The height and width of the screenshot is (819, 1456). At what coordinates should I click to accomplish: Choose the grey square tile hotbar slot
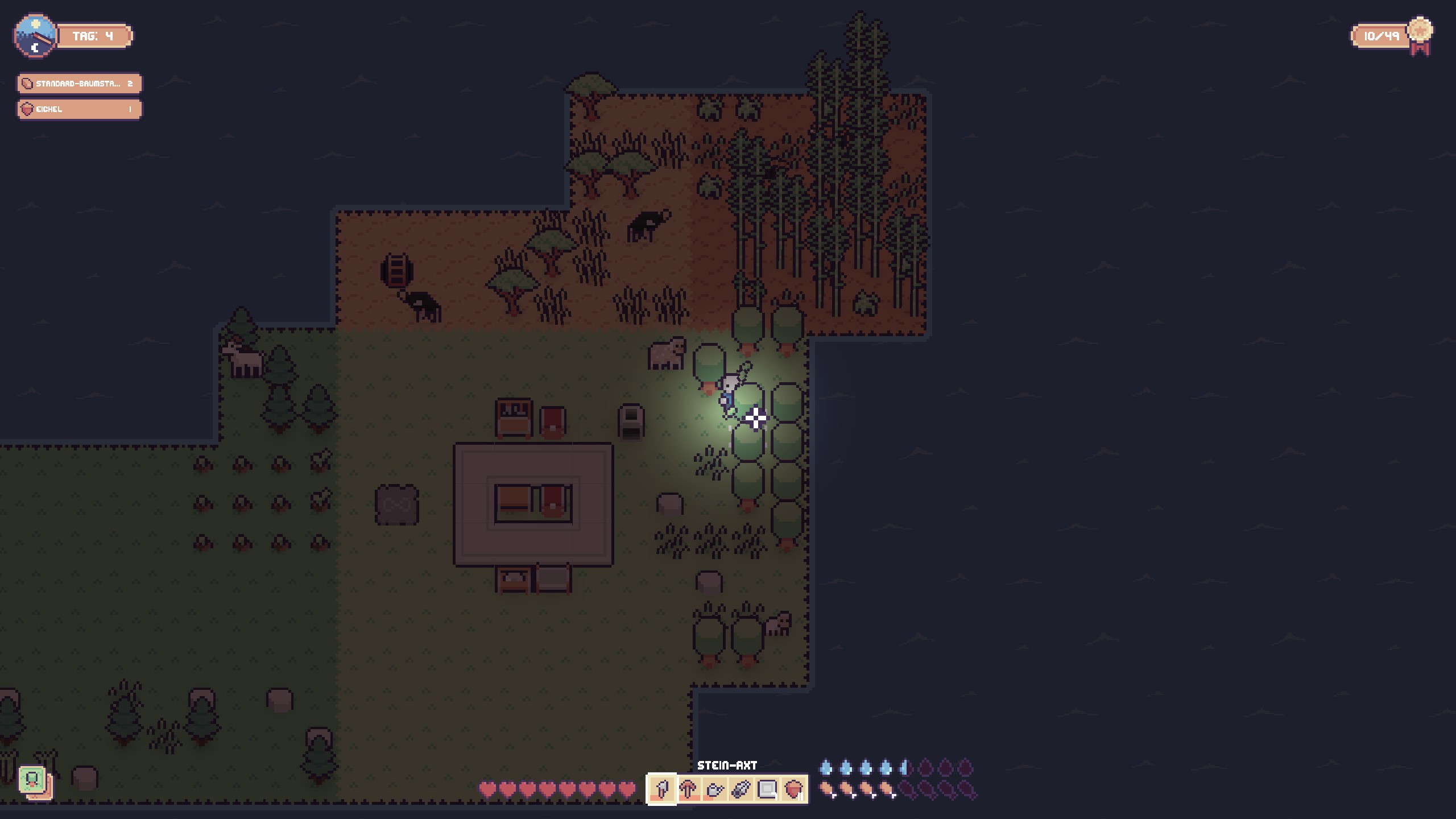767,789
